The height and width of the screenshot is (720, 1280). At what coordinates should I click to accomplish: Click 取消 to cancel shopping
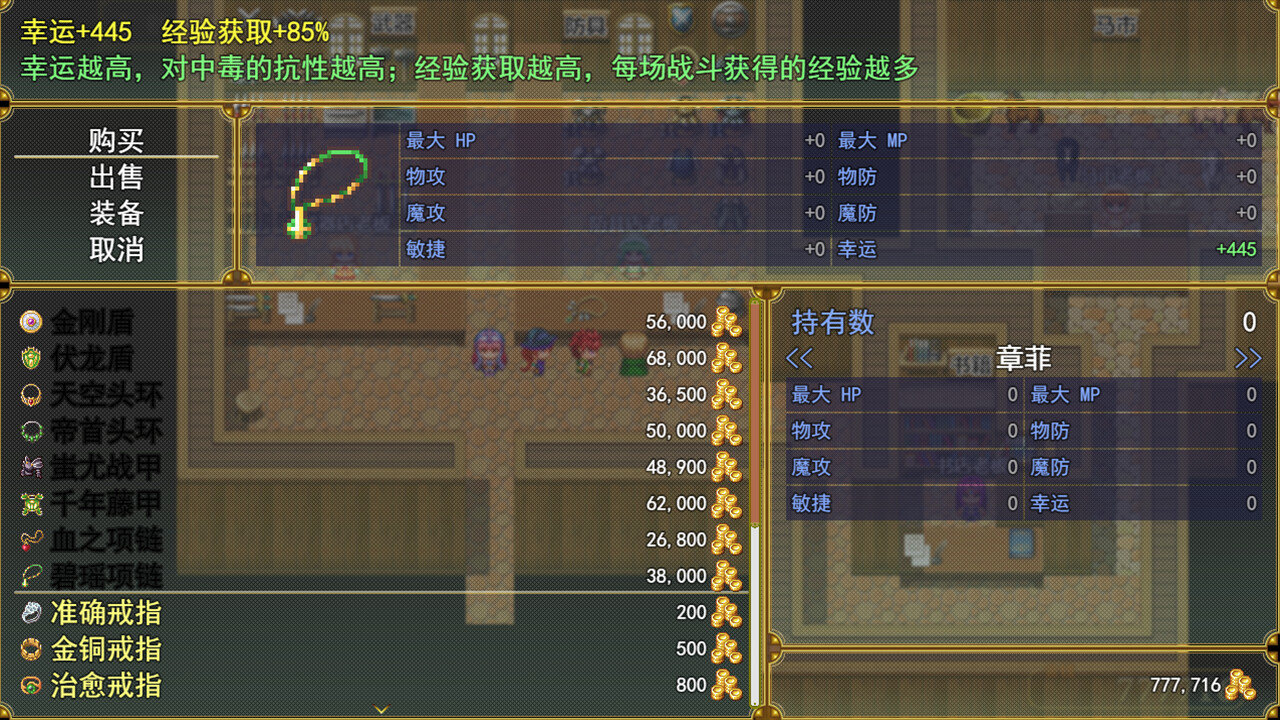tap(117, 248)
